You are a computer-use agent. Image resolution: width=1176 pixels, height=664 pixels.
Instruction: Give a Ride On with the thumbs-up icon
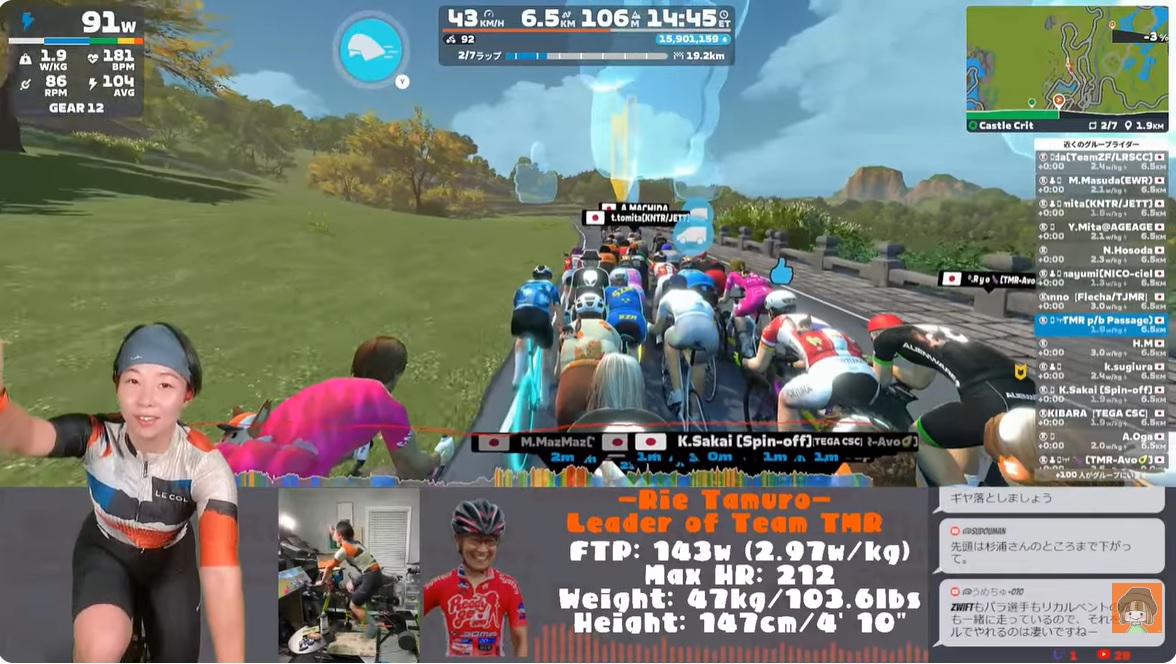781,271
